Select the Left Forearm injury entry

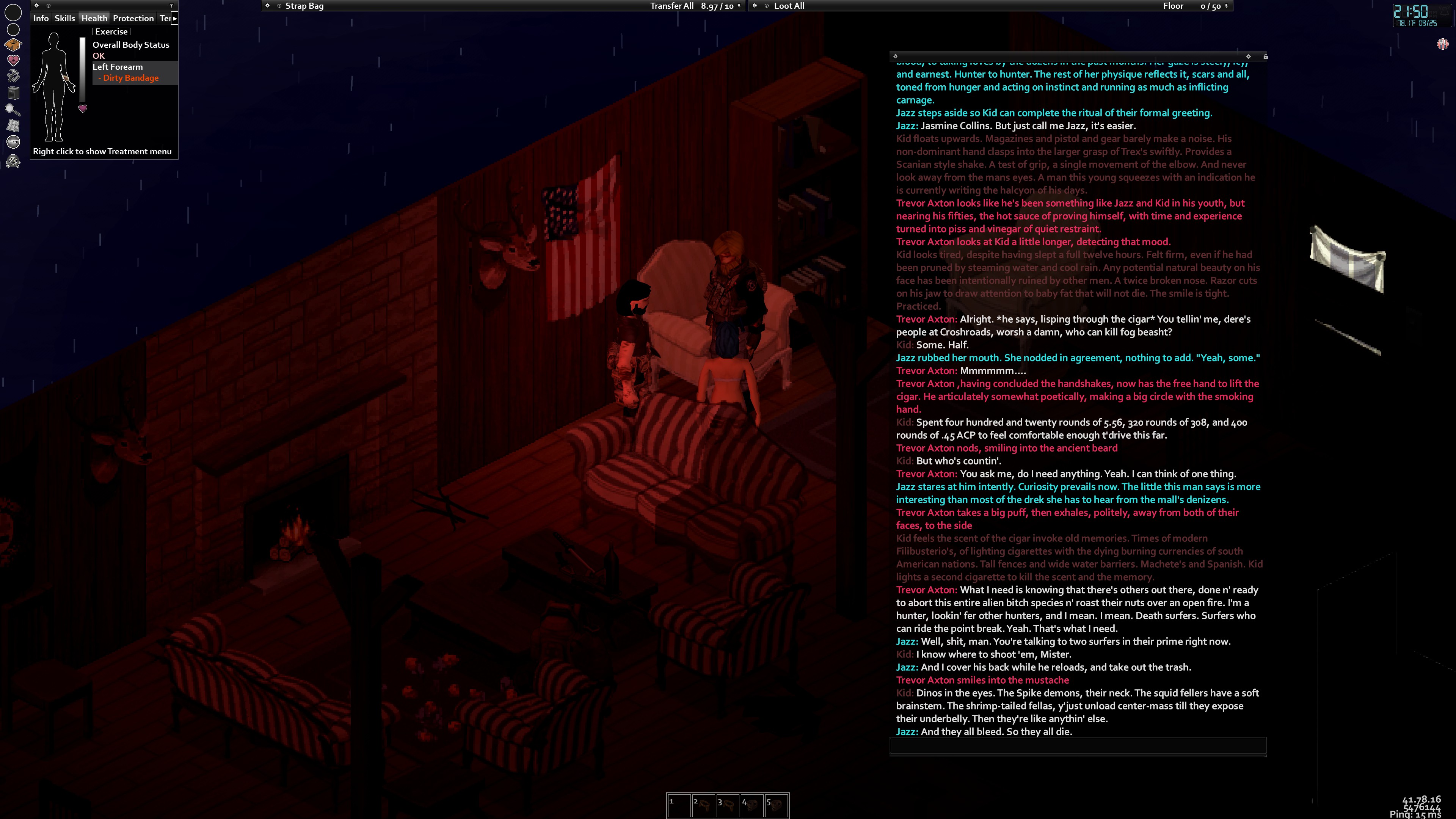(118, 67)
